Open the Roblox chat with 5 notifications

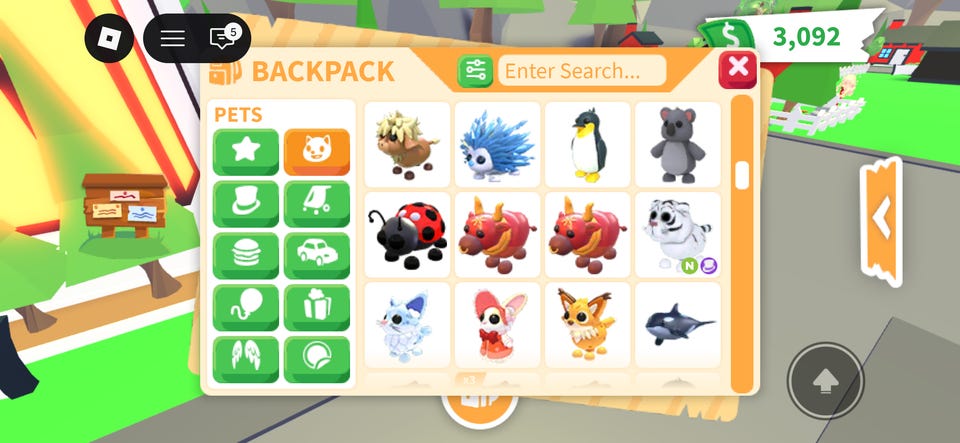pos(222,39)
